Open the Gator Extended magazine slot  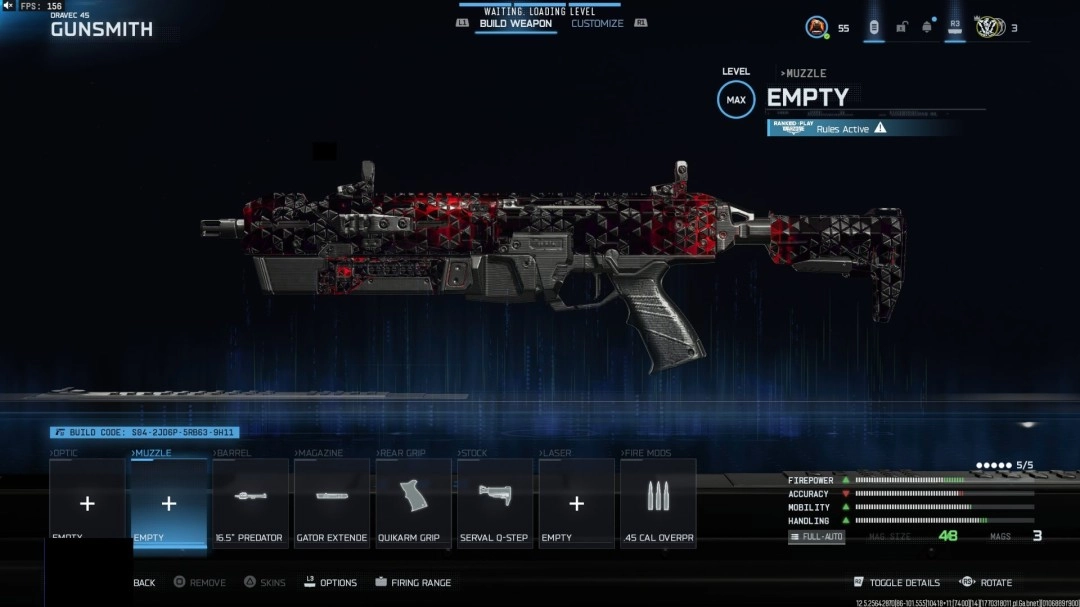(332, 503)
